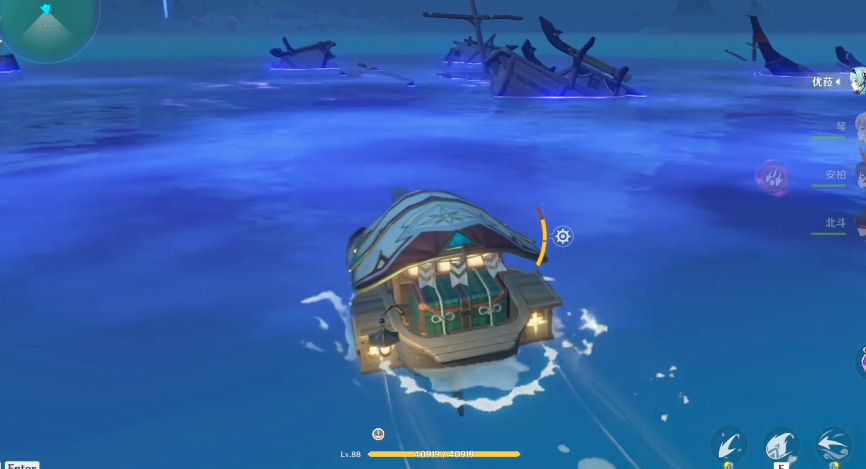Fire the boat's single cannon shot skill
The image size is (866, 469).
[x=728, y=445]
